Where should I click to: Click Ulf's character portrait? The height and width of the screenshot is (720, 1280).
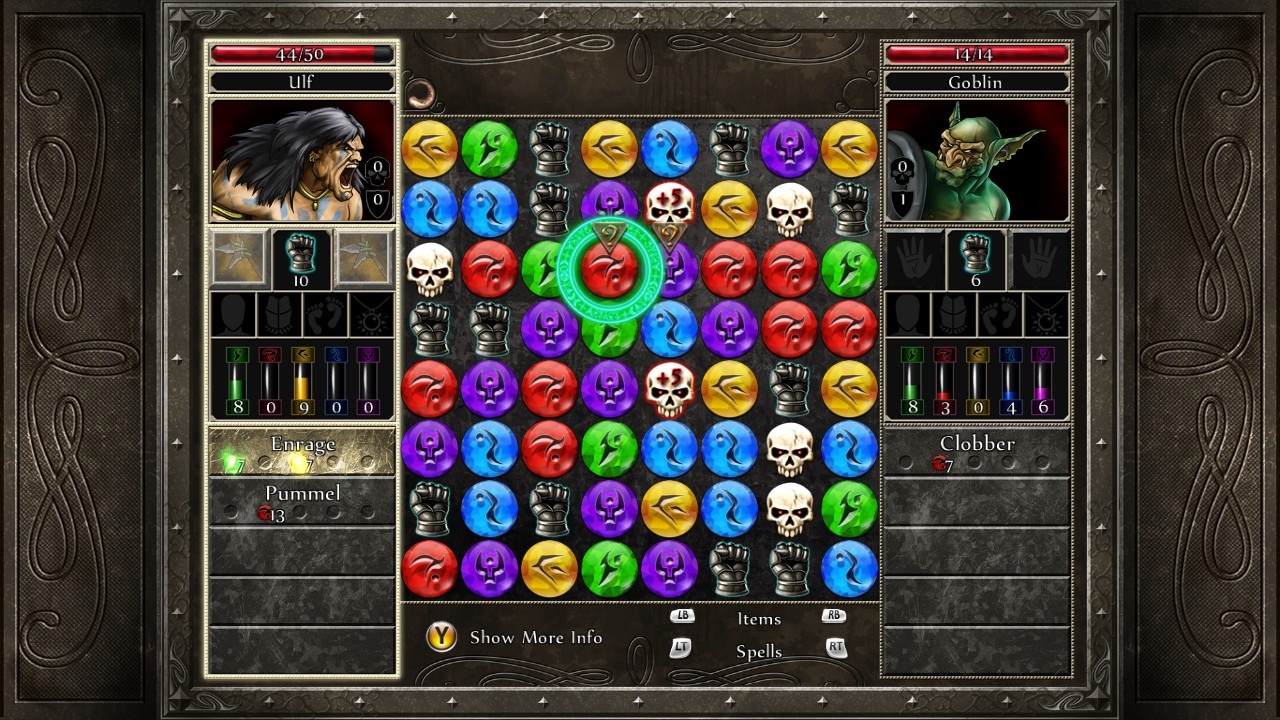303,162
